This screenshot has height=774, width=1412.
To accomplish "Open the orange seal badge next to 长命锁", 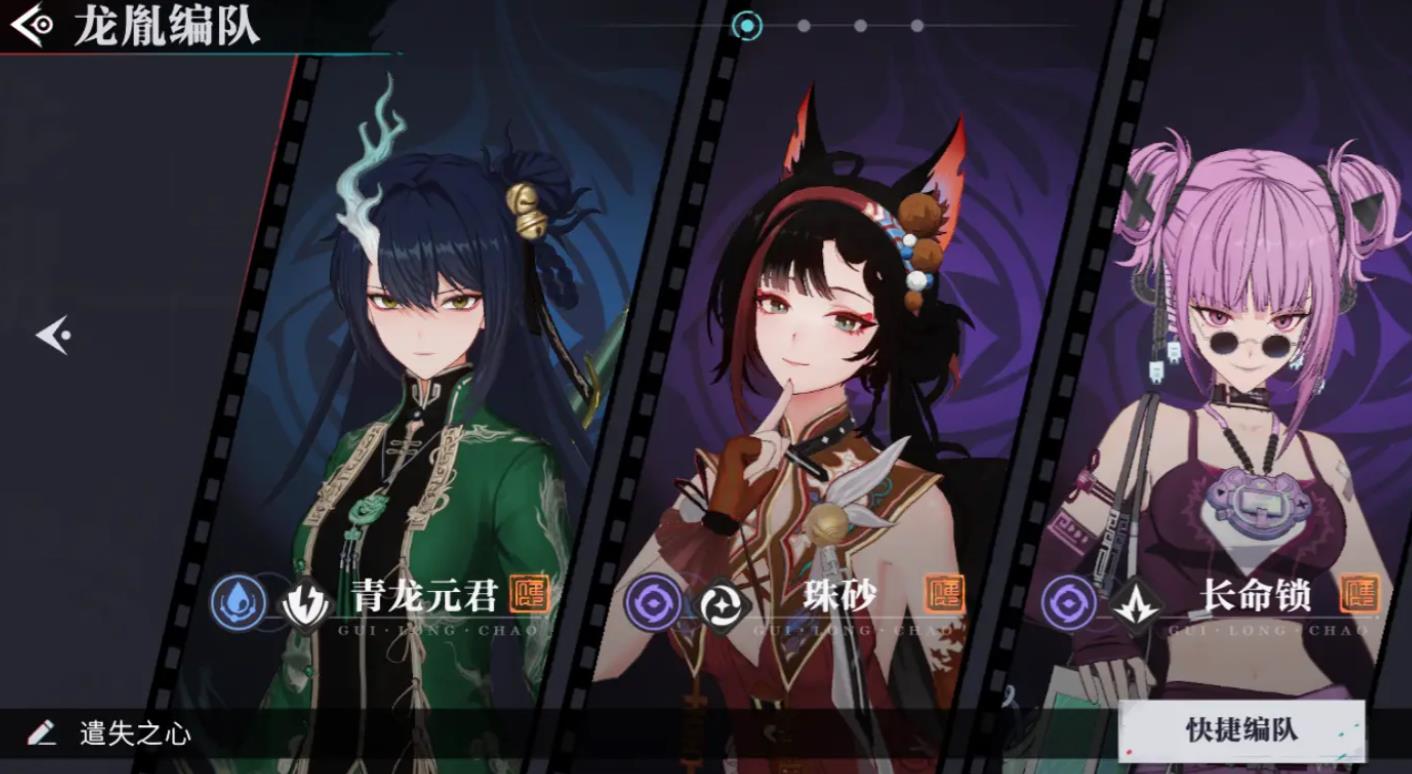I will pos(1358,593).
